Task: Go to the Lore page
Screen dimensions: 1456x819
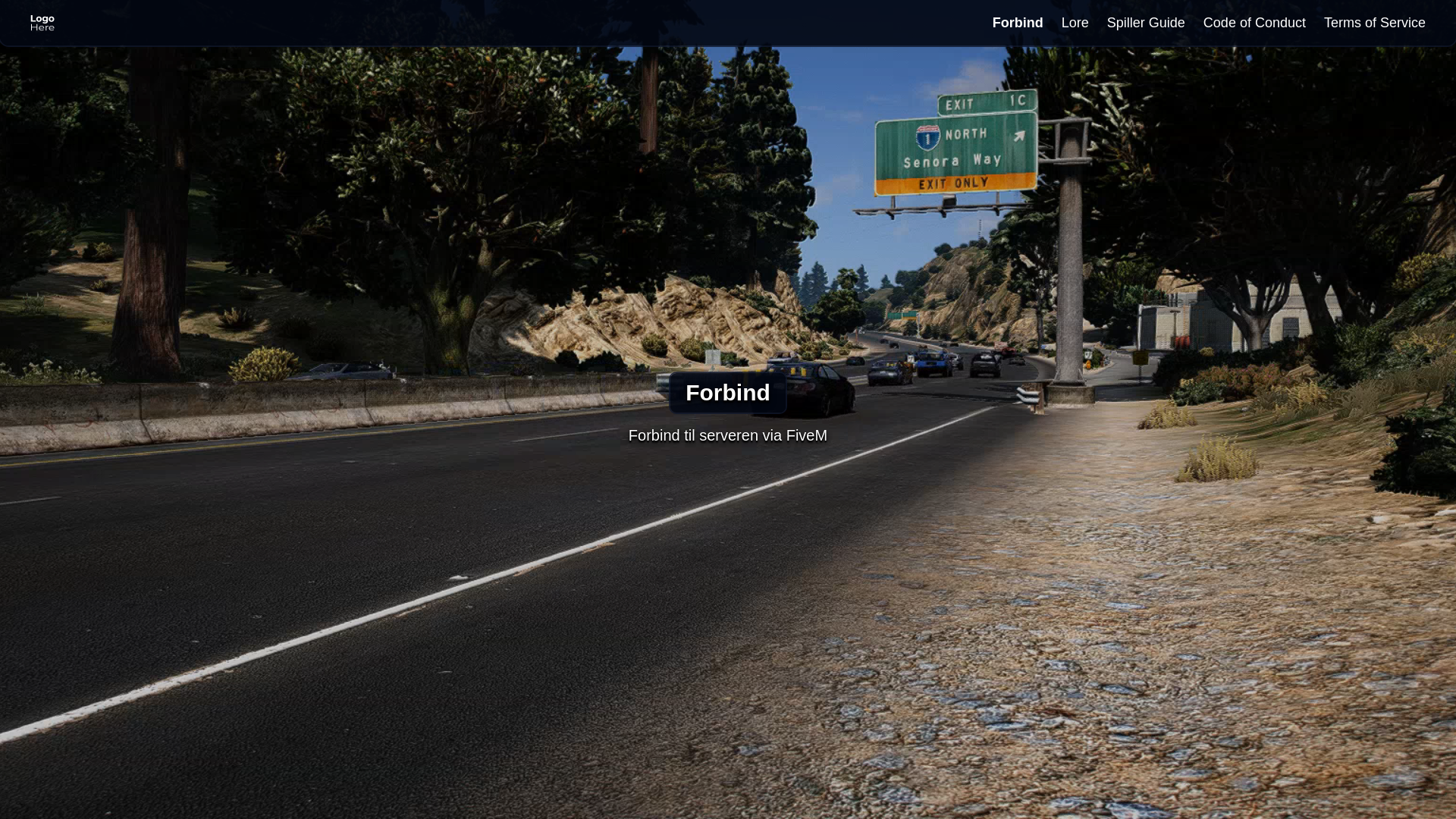Action: (1075, 23)
